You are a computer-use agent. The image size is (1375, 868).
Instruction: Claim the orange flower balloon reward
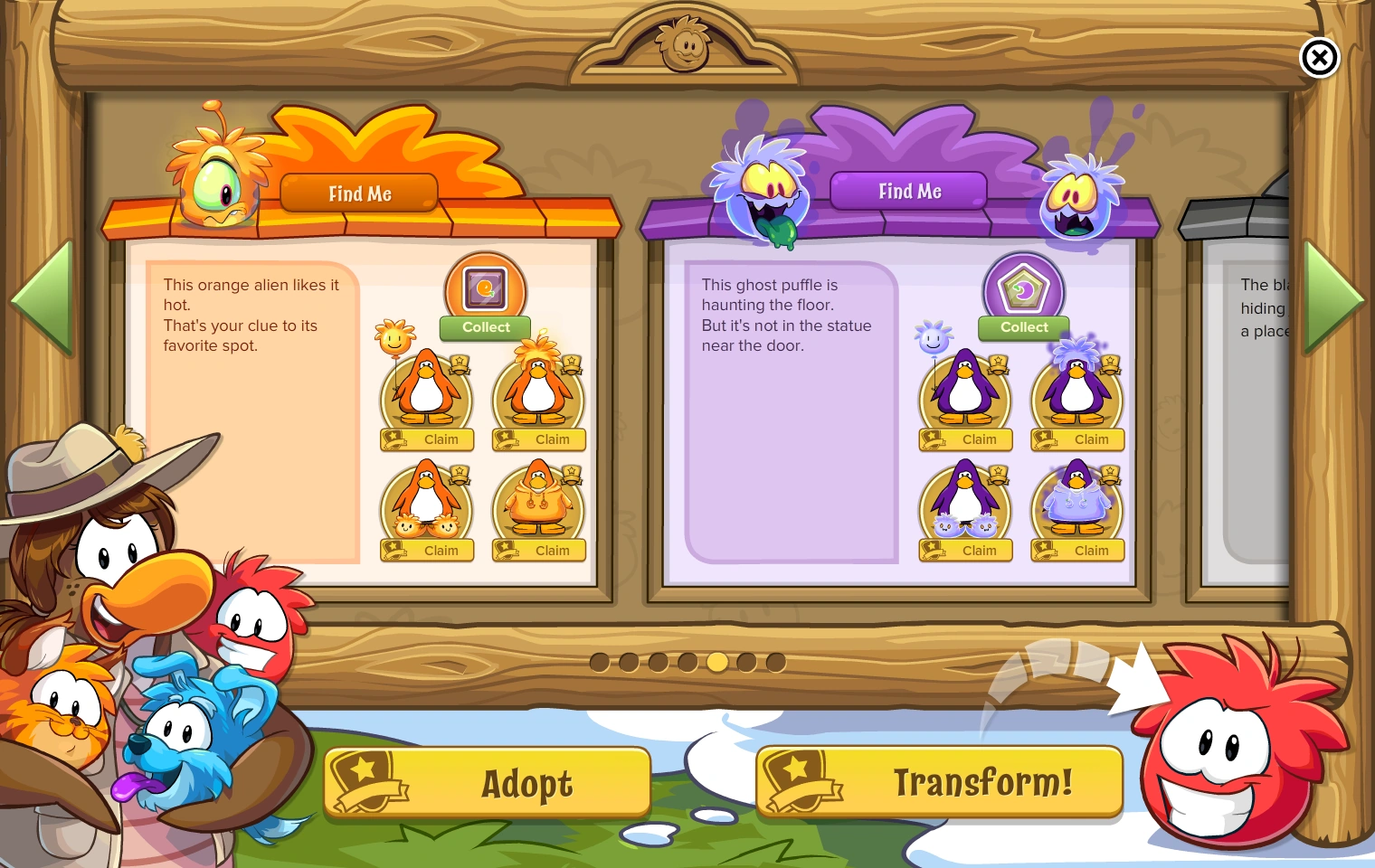tap(426, 440)
